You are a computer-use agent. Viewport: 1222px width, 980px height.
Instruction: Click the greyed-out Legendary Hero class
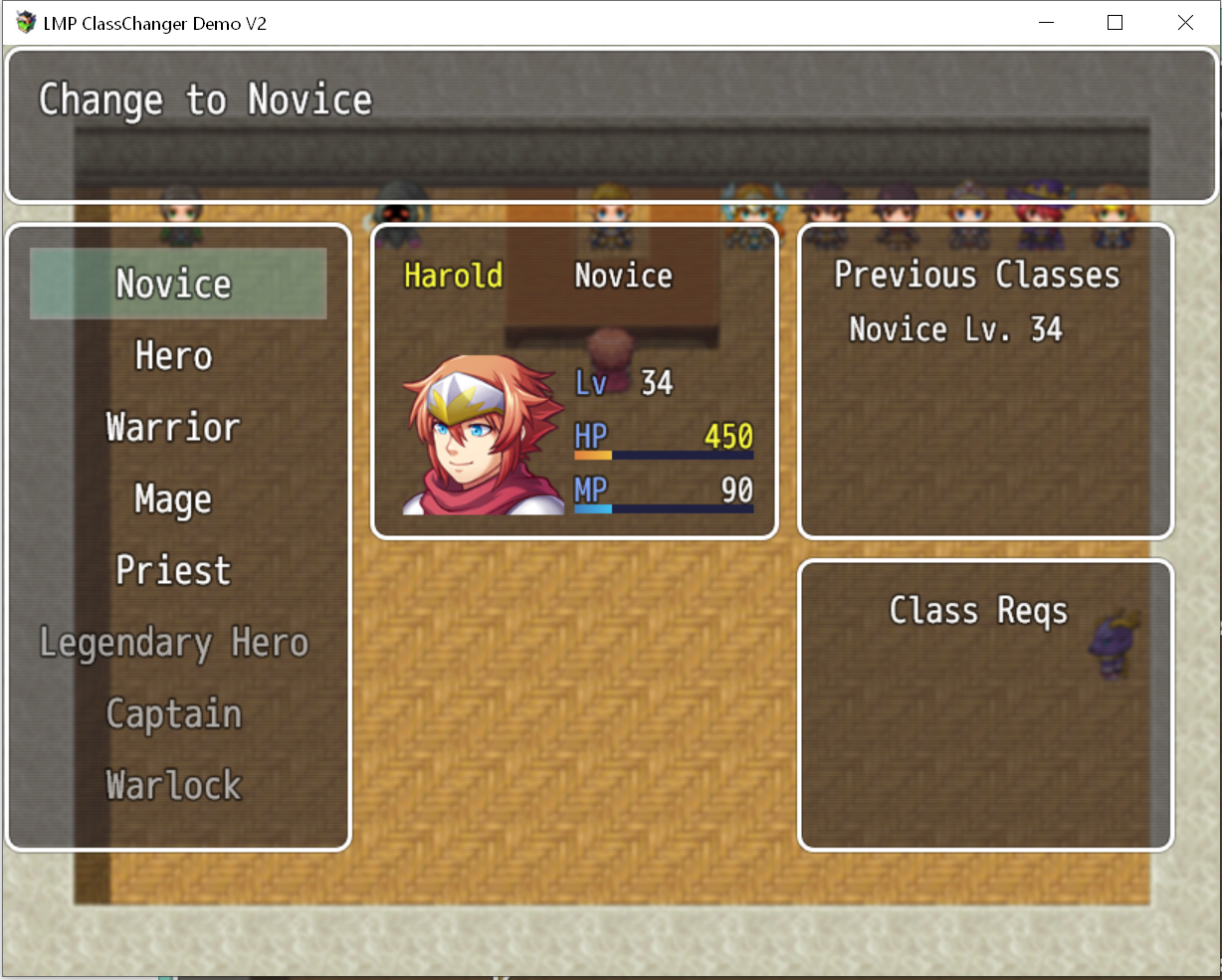[174, 643]
